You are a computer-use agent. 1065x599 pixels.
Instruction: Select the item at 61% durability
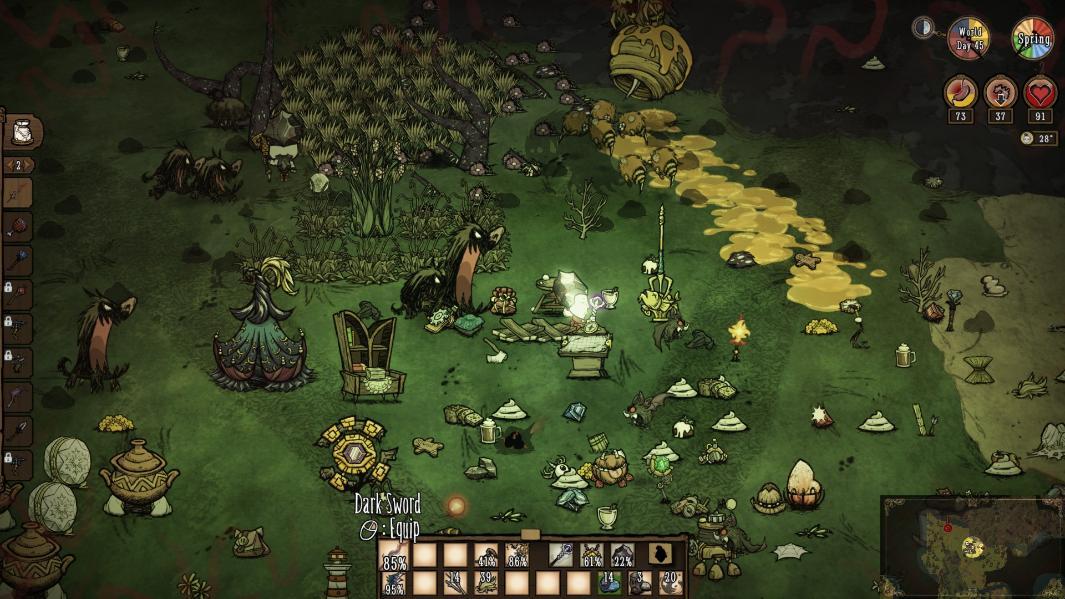pyautogui.click(x=593, y=554)
